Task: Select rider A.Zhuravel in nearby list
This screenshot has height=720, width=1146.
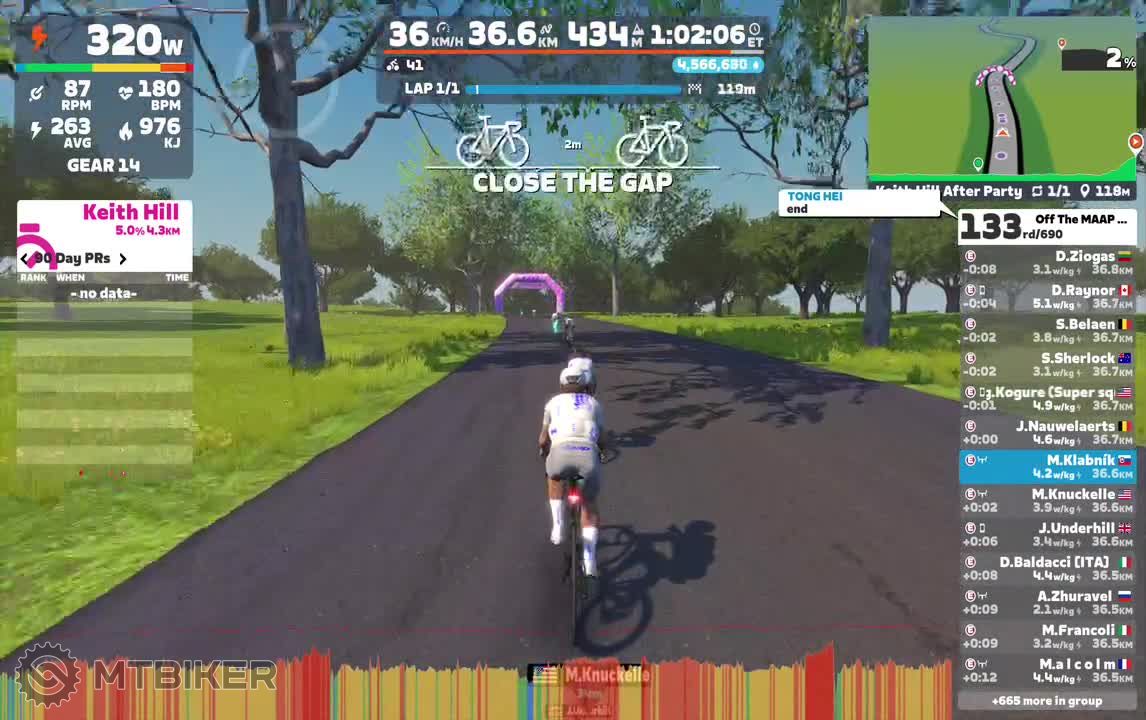Action: [x=1047, y=603]
